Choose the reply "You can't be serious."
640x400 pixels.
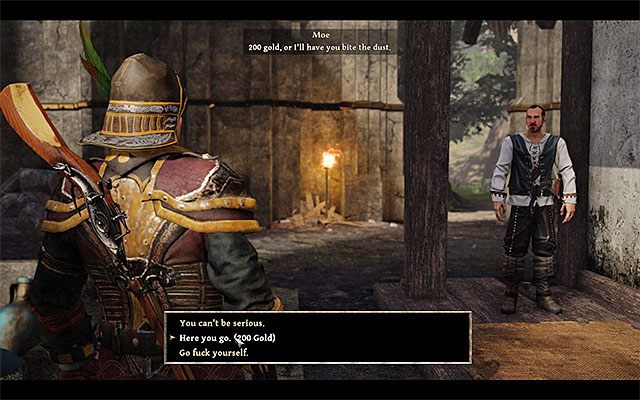click(x=222, y=324)
